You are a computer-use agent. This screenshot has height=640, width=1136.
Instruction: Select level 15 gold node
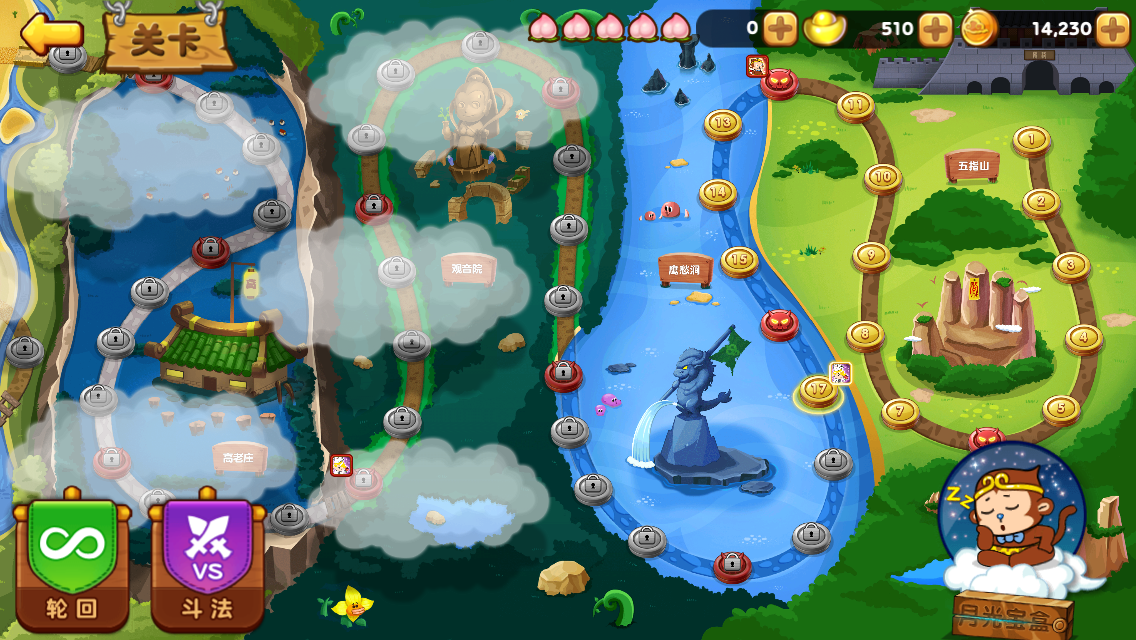739,260
